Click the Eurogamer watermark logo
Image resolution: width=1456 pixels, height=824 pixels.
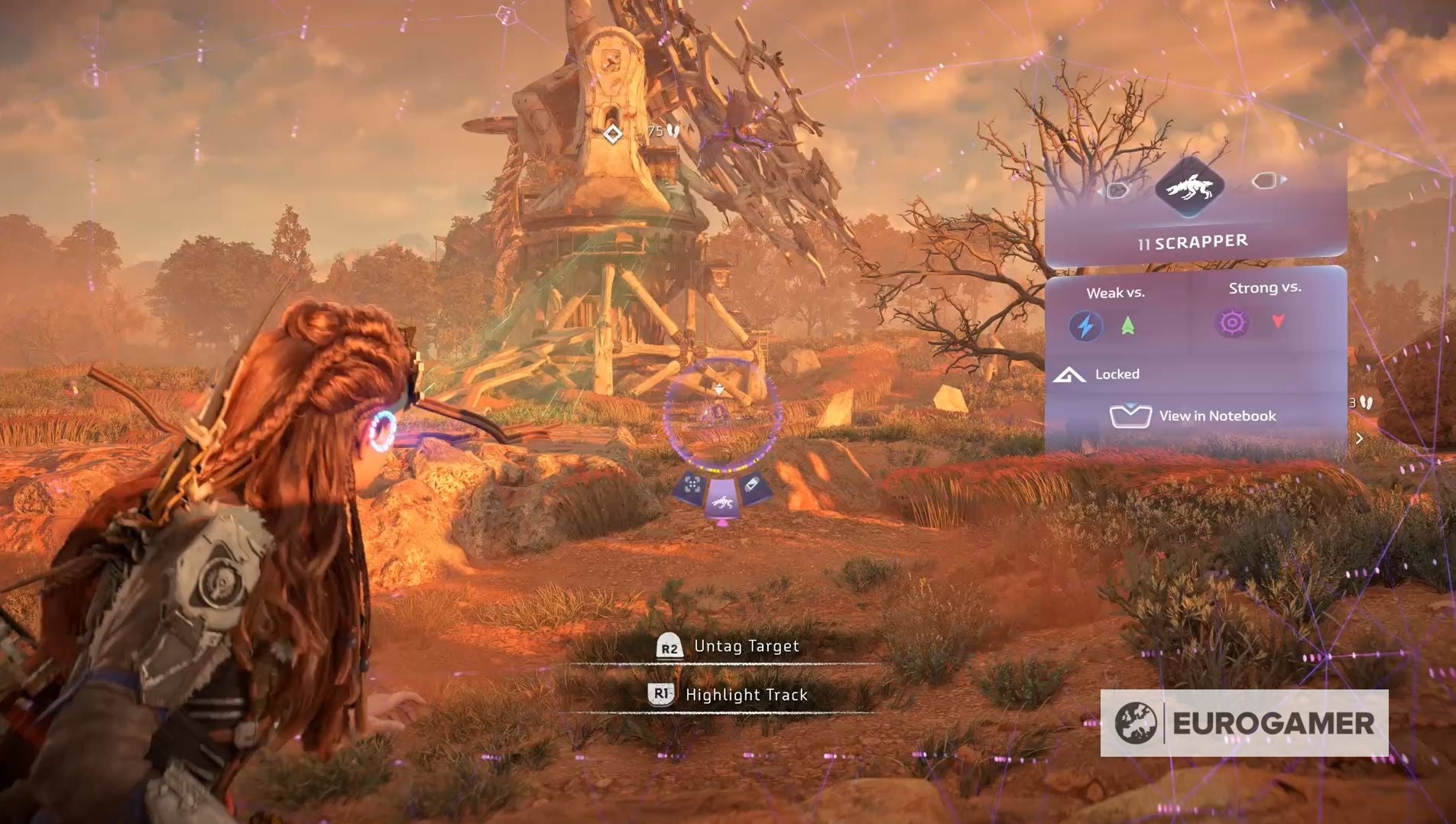[1244, 723]
